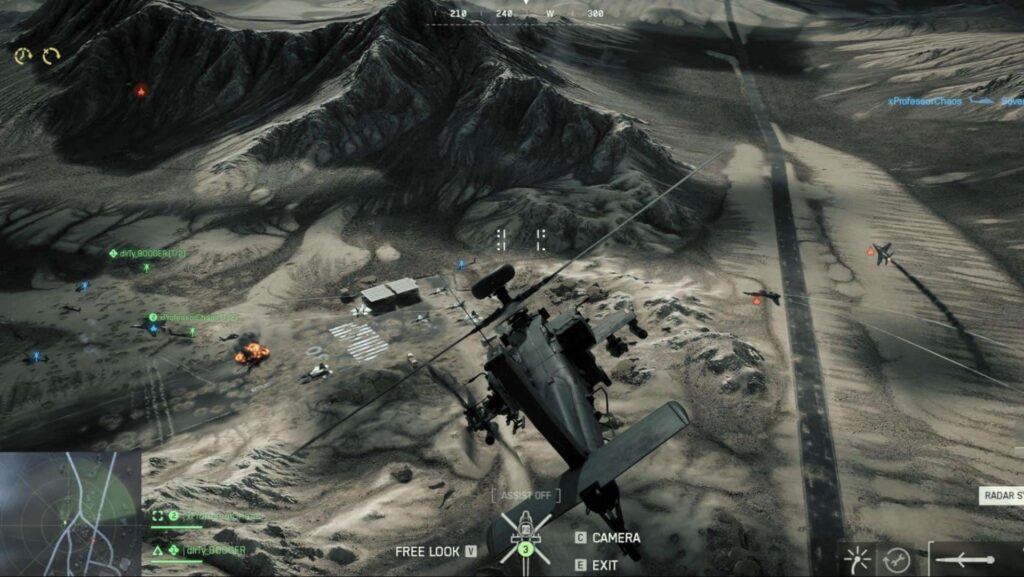Click the stopwatch icon
The image size is (1024, 577).
(x=23, y=57)
